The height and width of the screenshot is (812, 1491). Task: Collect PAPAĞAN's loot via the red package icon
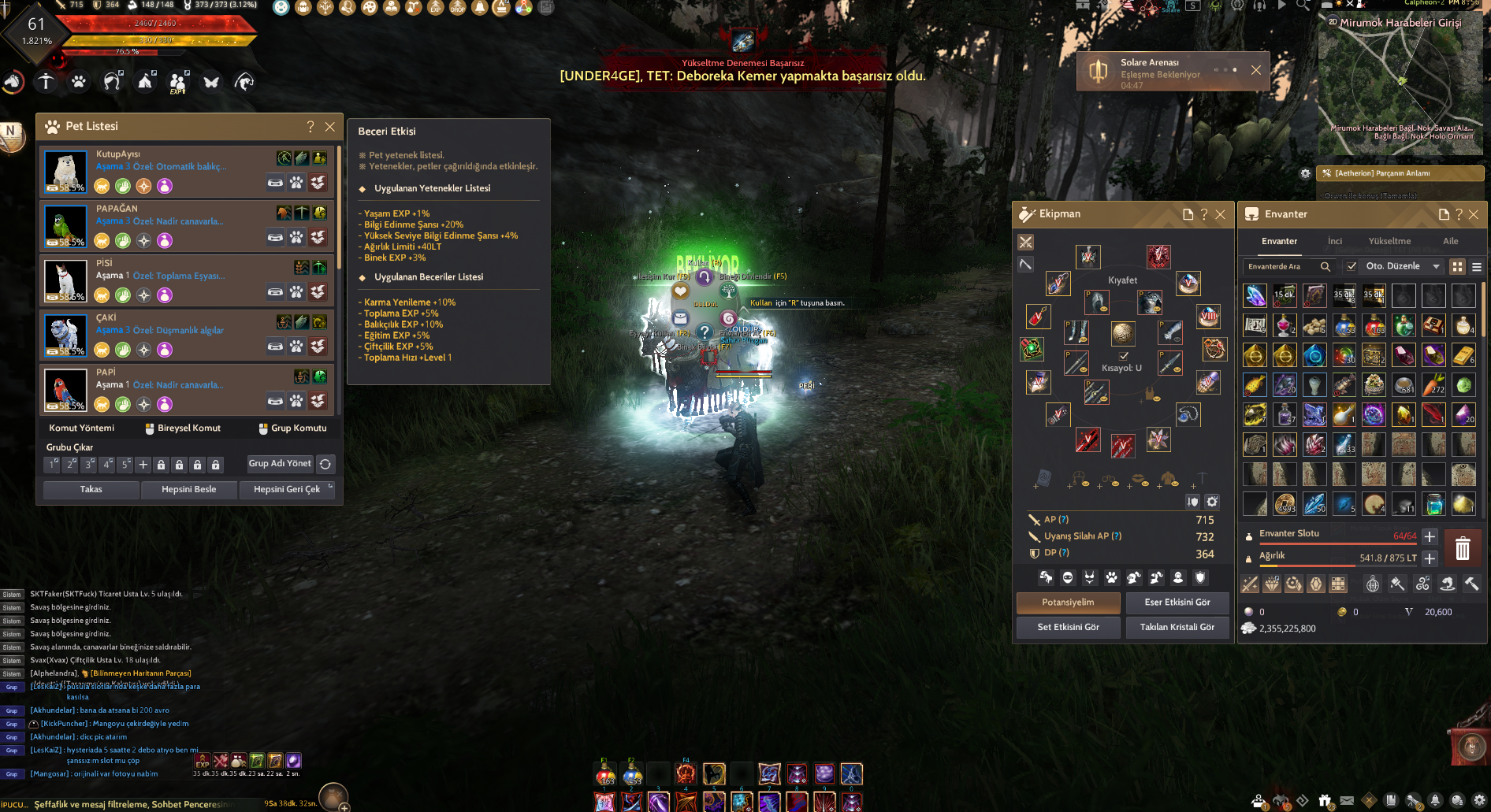pos(318,236)
